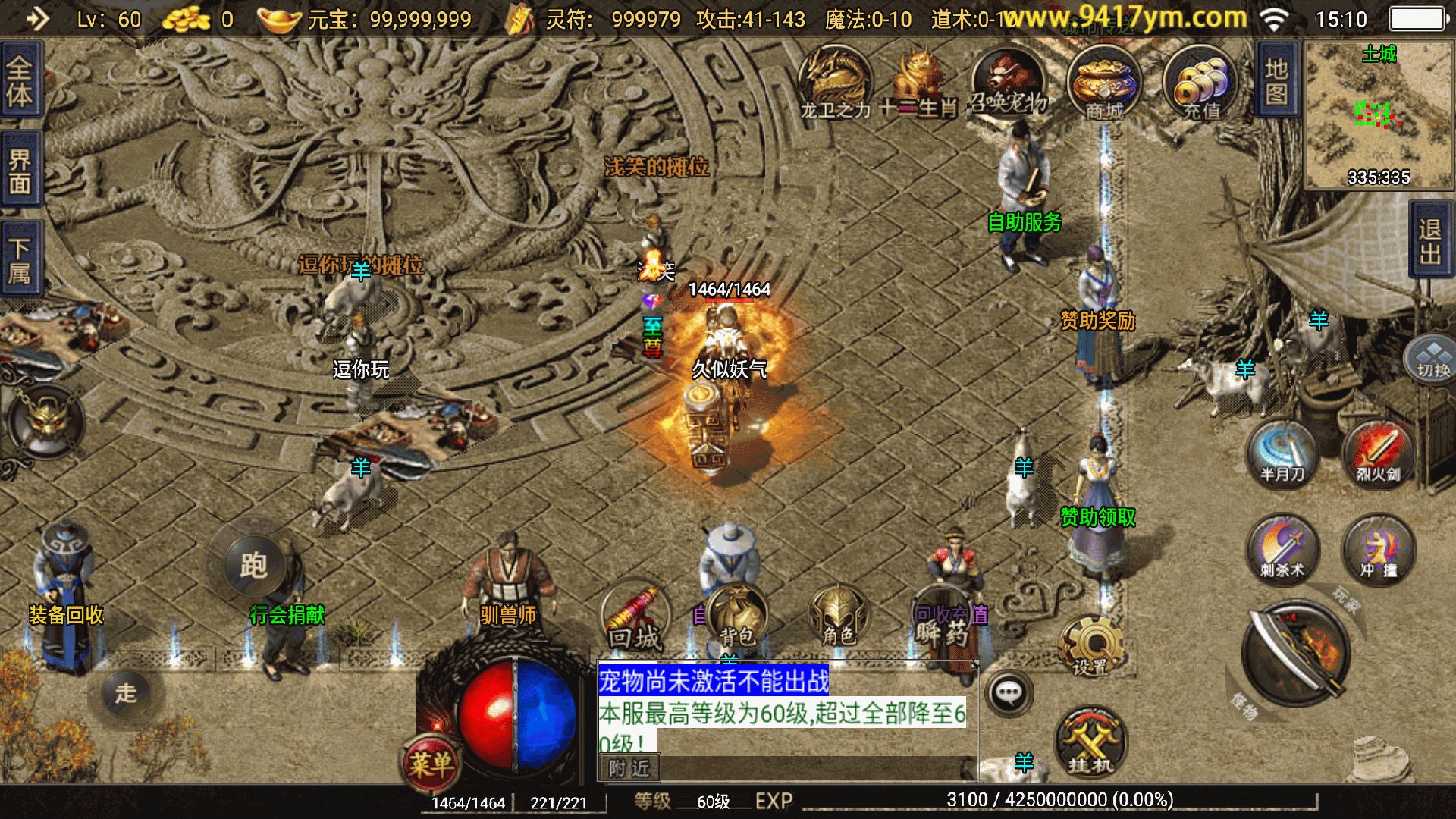The image size is (1456, 819).
Task: Toggle the 挂机 auto-battle button
Action: [x=1090, y=743]
